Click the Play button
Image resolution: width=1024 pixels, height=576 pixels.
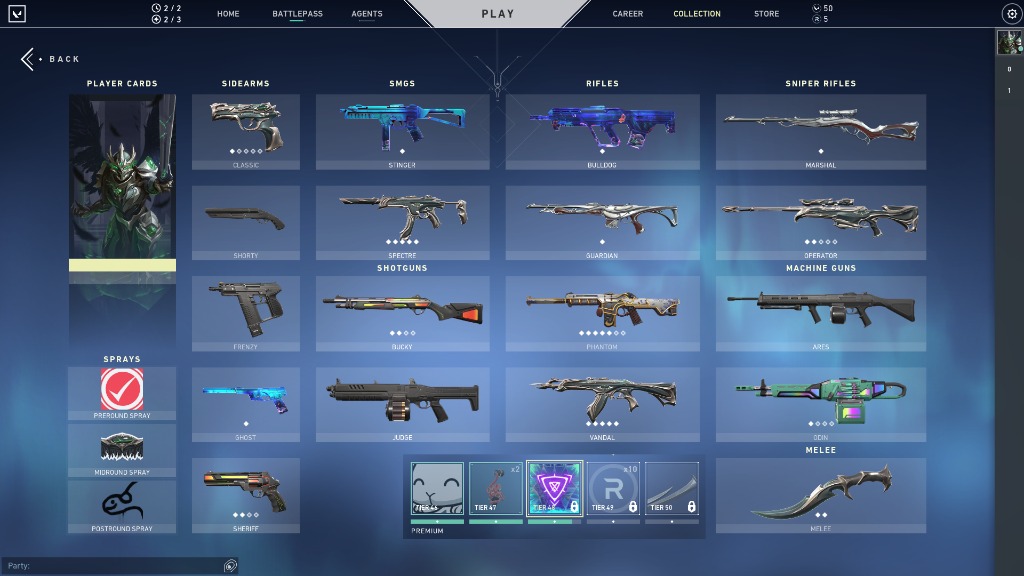pos(497,14)
